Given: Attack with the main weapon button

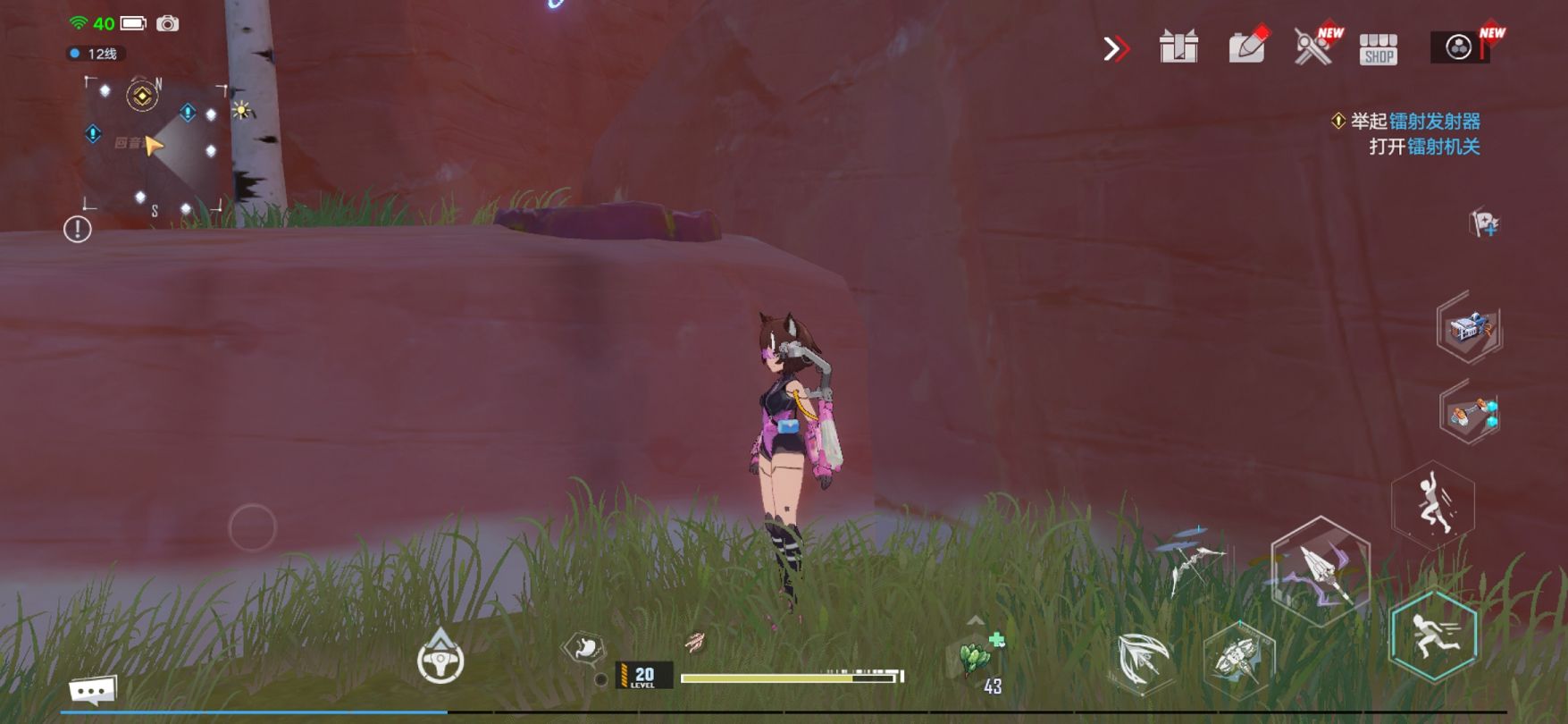Looking at the screenshot, I should (x=1320, y=569).
